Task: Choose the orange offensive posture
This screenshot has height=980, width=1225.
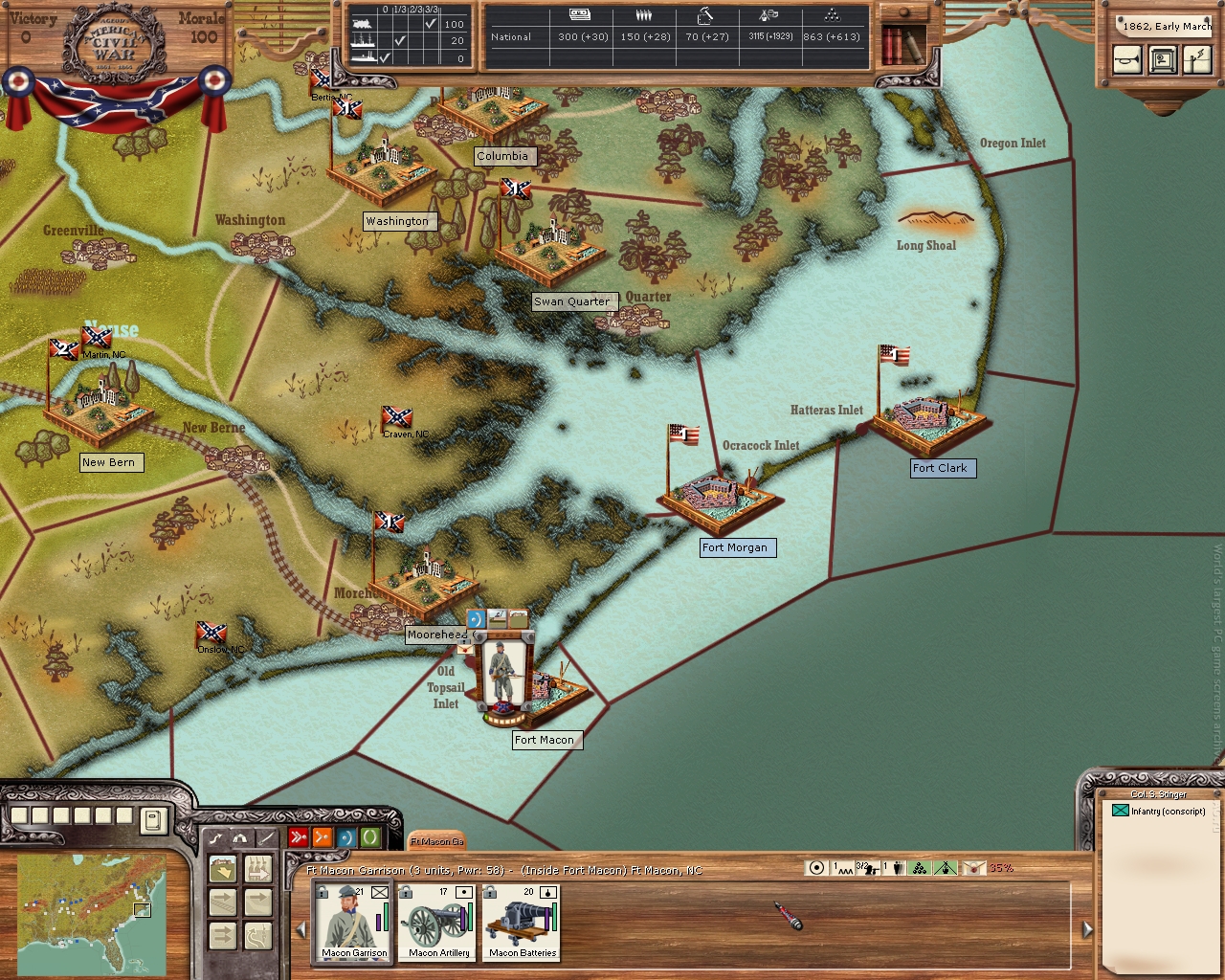Action: coord(323,837)
